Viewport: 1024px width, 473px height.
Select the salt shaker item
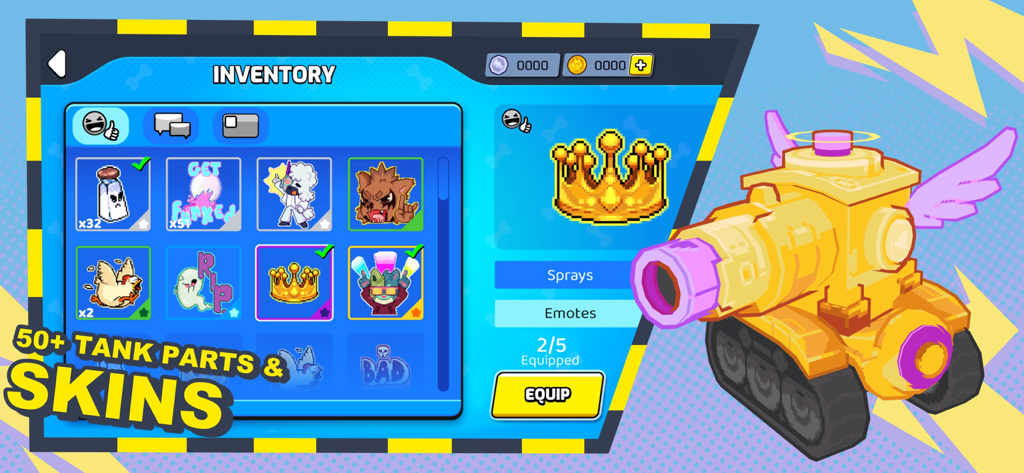[113, 194]
